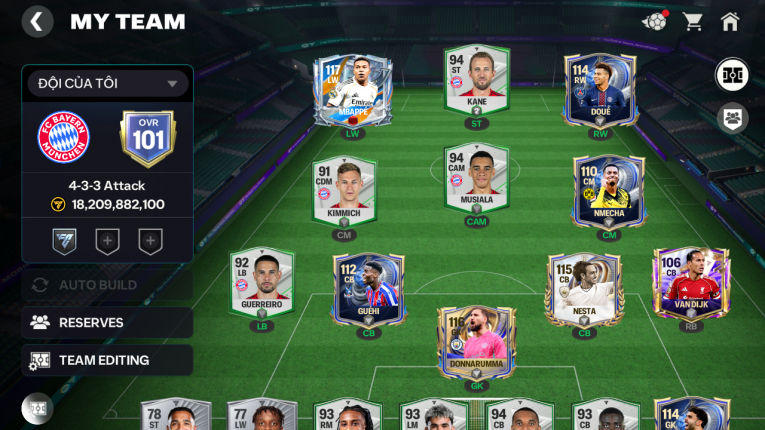This screenshot has width=765, height=430.
Task: Open the shopping cart store
Action: [x=692, y=21]
